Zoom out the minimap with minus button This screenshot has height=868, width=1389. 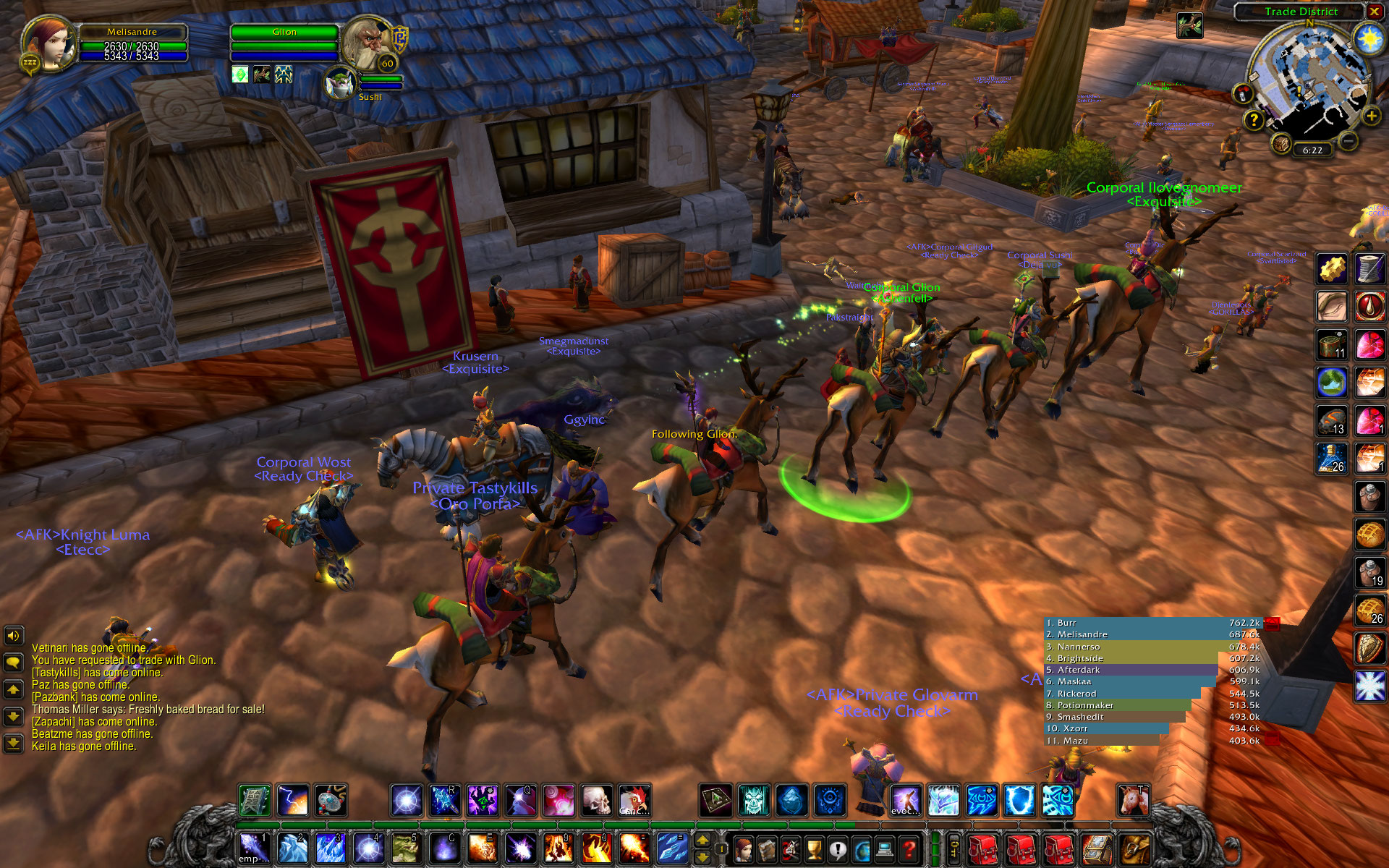click(1347, 141)
